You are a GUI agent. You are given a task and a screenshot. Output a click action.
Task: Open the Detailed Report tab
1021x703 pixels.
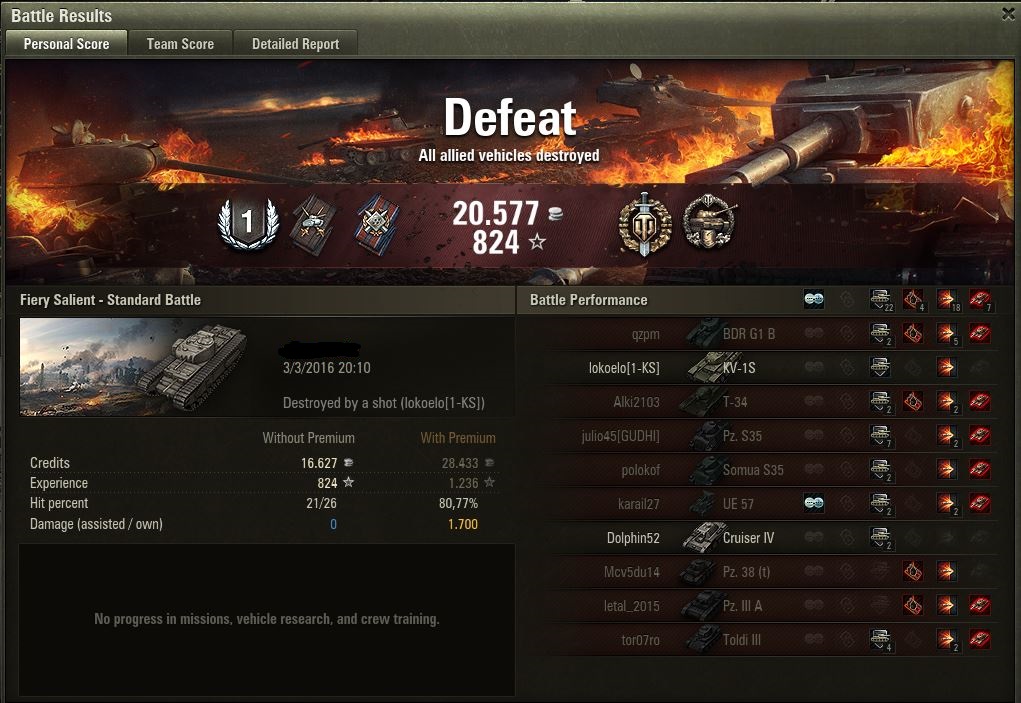click(295, 44)
